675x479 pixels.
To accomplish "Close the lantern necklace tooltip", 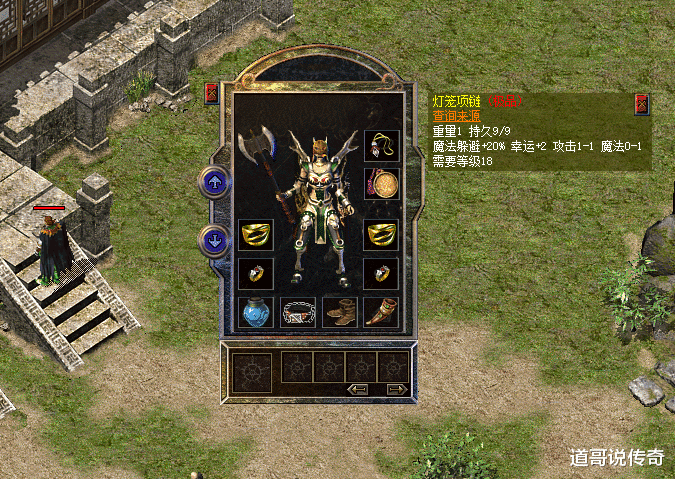I will click(x=641, y=104).
